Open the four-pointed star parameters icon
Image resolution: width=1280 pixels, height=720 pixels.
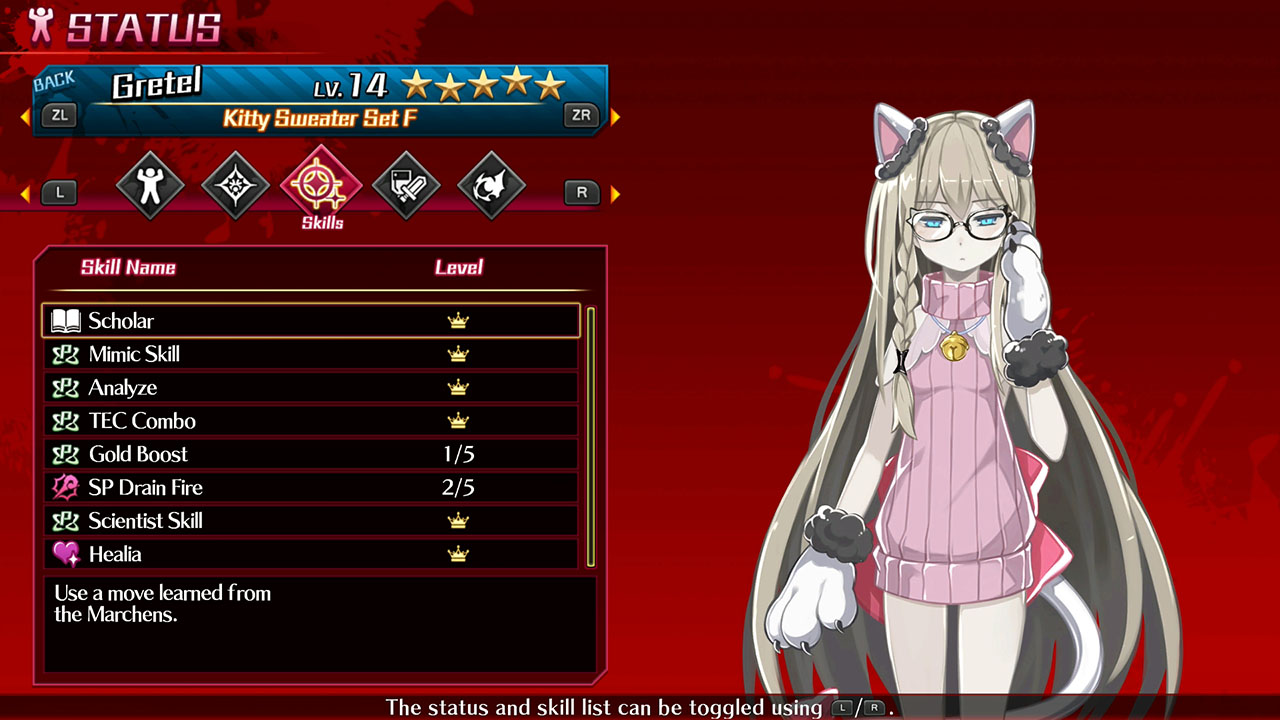click(x=235, y=185)
